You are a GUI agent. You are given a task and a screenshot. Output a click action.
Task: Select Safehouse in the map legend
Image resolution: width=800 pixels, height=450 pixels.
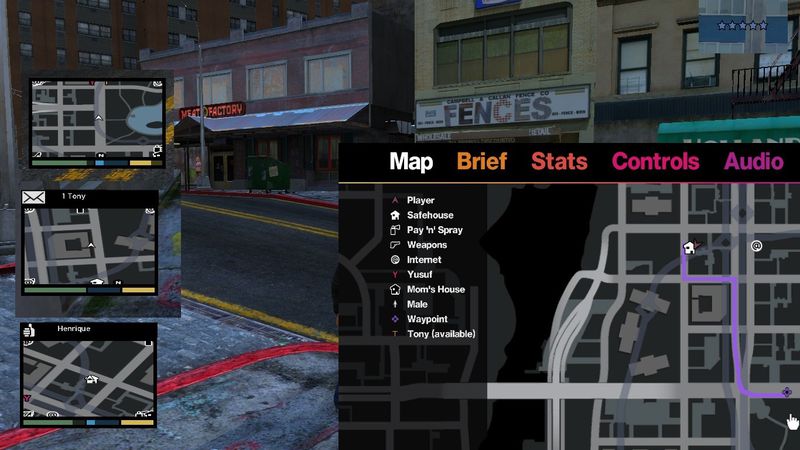(x=429, y=215)
